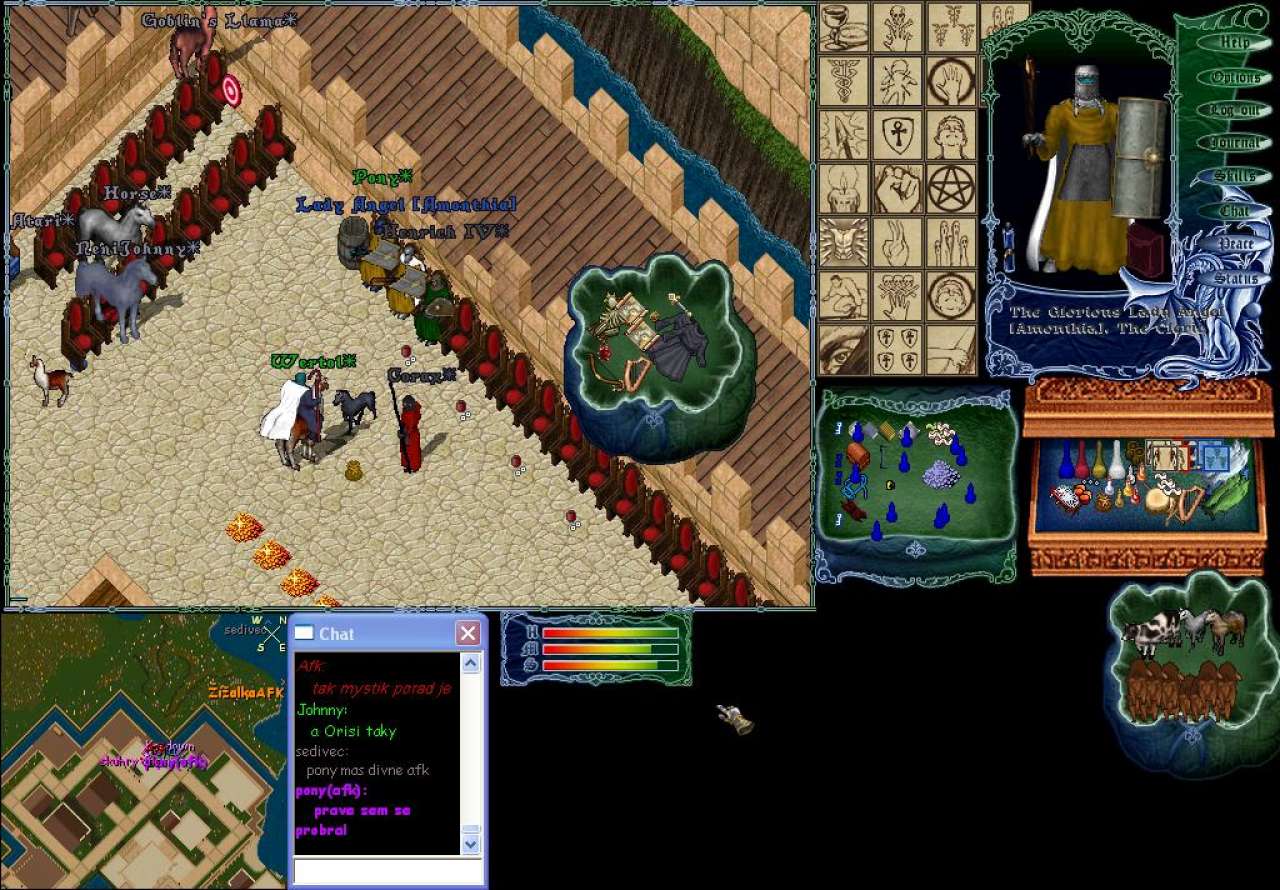1280x890 pixels.
Task: Select the four ankh shields spell icon
Action: tap(897, 349)
